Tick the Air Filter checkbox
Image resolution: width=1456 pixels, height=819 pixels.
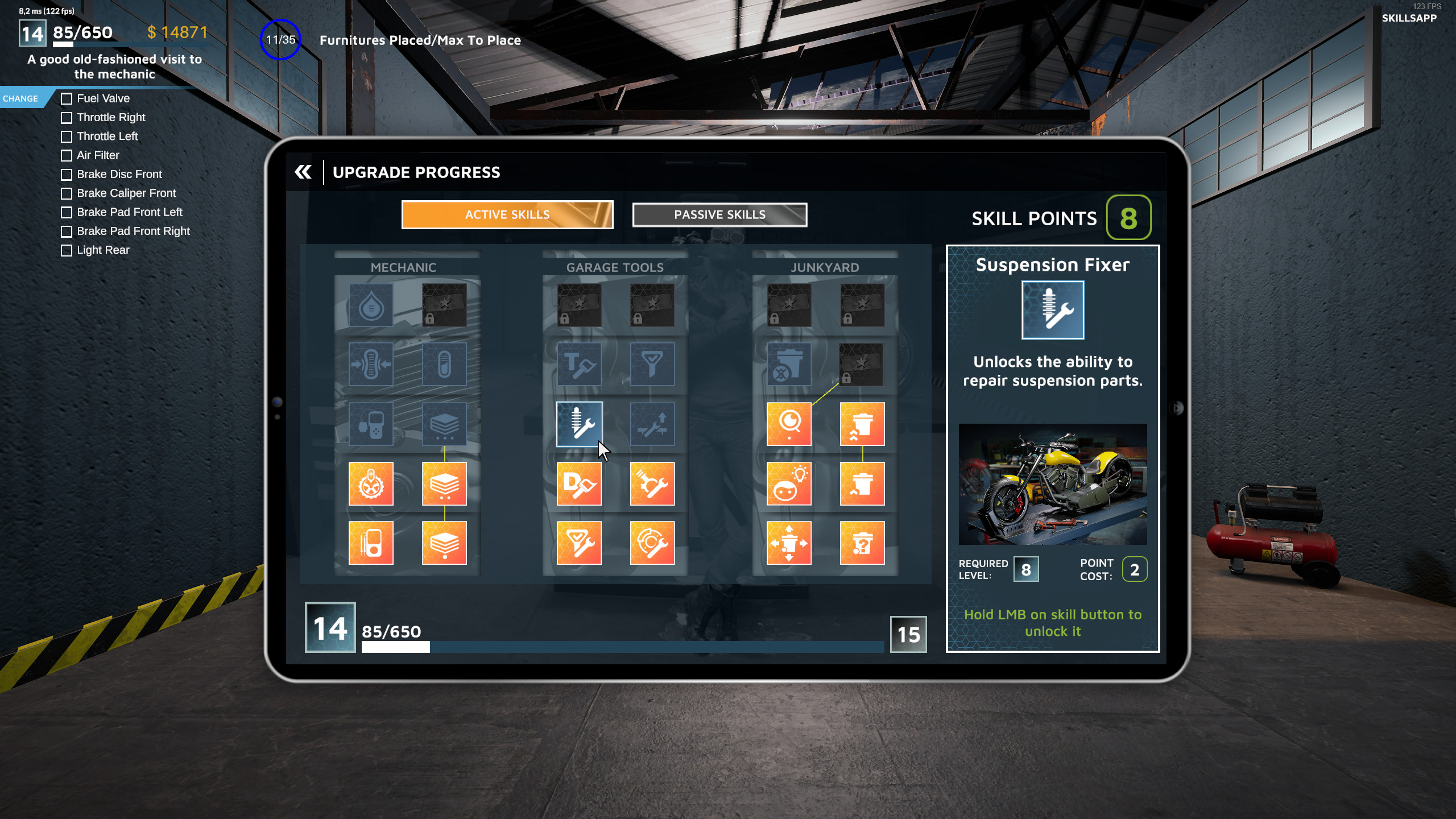point(67,155)
